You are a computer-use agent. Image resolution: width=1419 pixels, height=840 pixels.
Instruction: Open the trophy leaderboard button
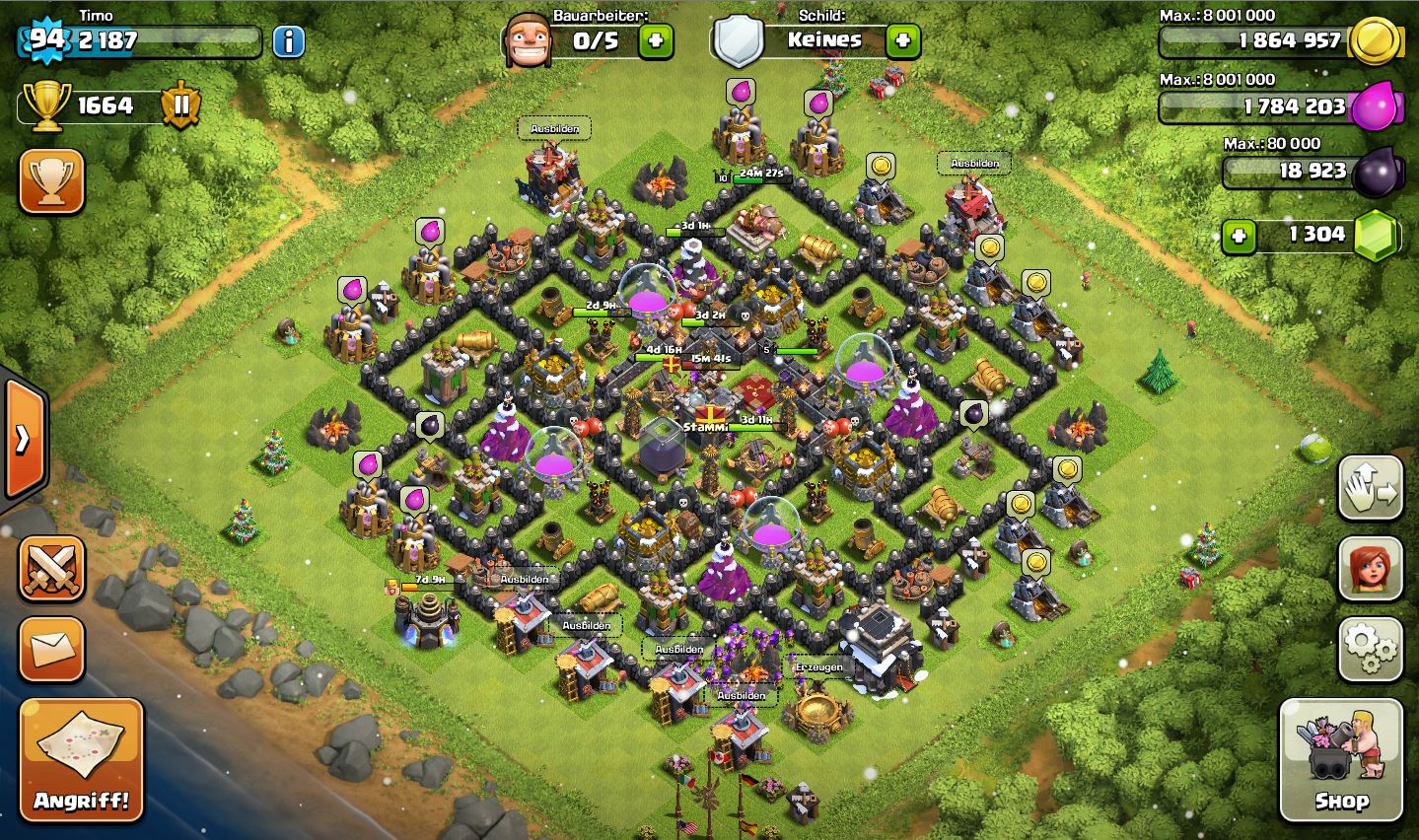click(x=51, y=181)
